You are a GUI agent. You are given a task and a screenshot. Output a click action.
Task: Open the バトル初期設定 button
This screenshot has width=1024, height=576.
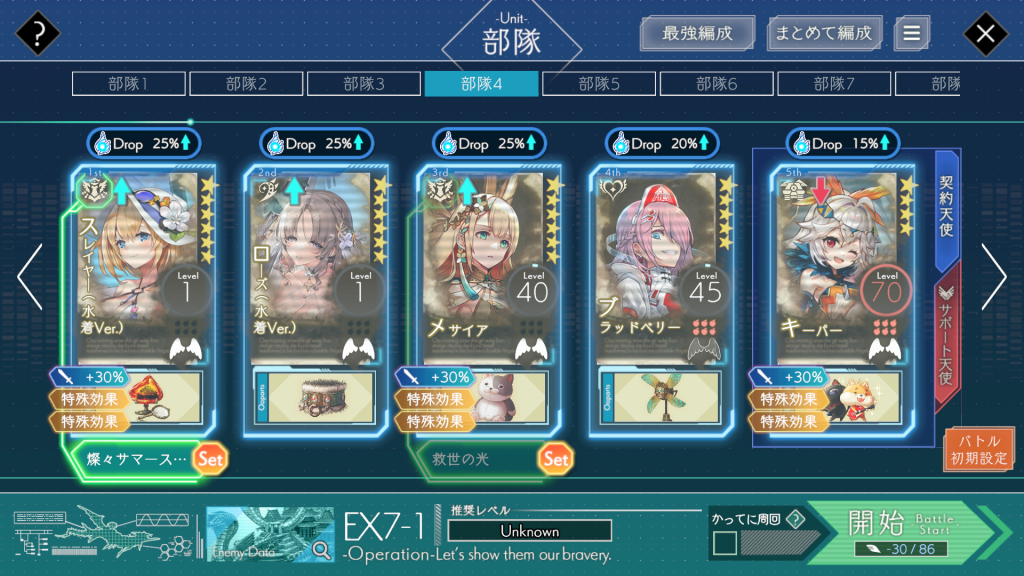pyautogui.click(x=979, y=449)
